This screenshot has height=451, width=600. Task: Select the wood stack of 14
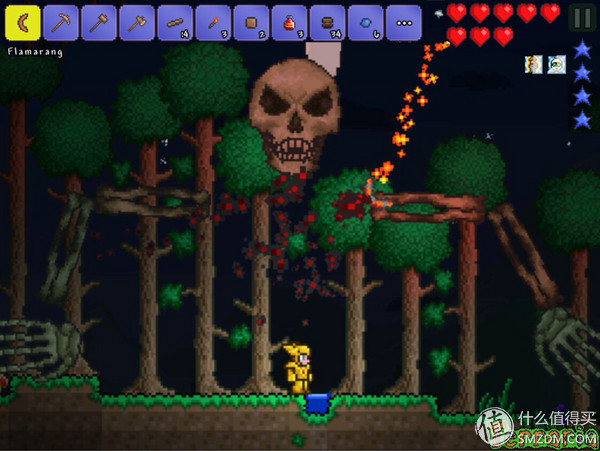175,20
